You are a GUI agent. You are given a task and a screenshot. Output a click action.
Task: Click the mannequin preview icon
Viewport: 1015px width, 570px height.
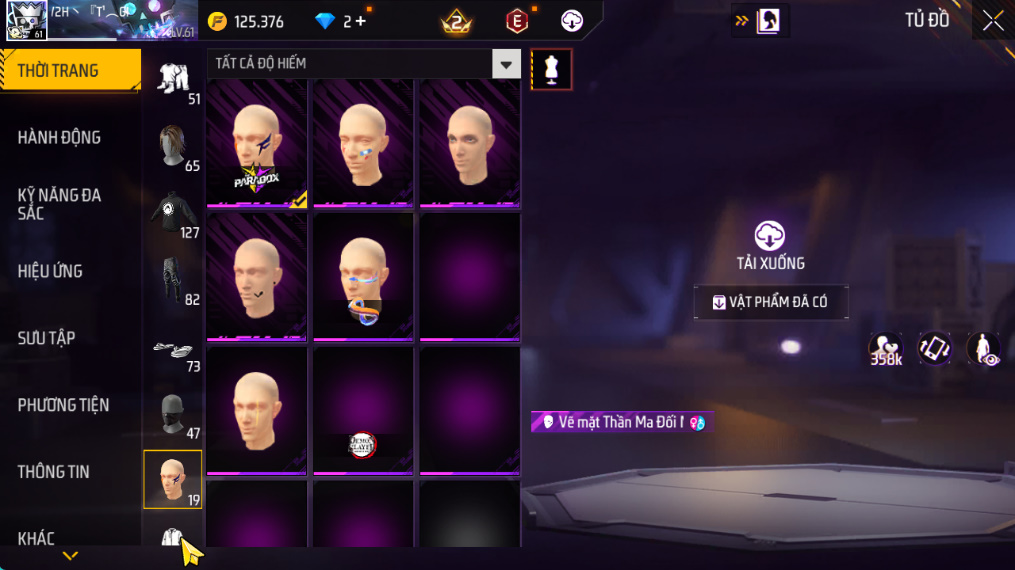pyautogui.click(x=551, y=69)
